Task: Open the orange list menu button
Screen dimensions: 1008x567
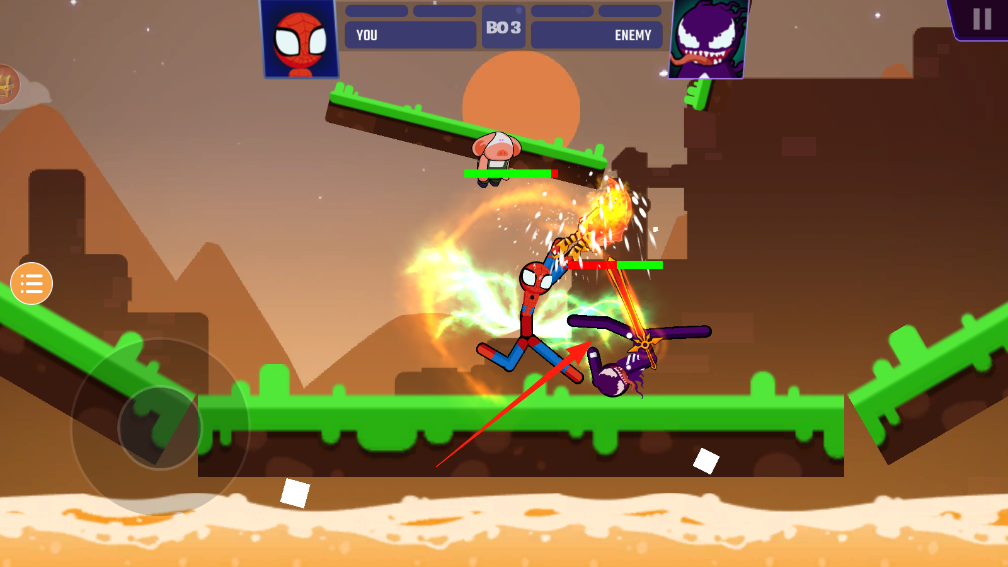Action: coord(31,284)
